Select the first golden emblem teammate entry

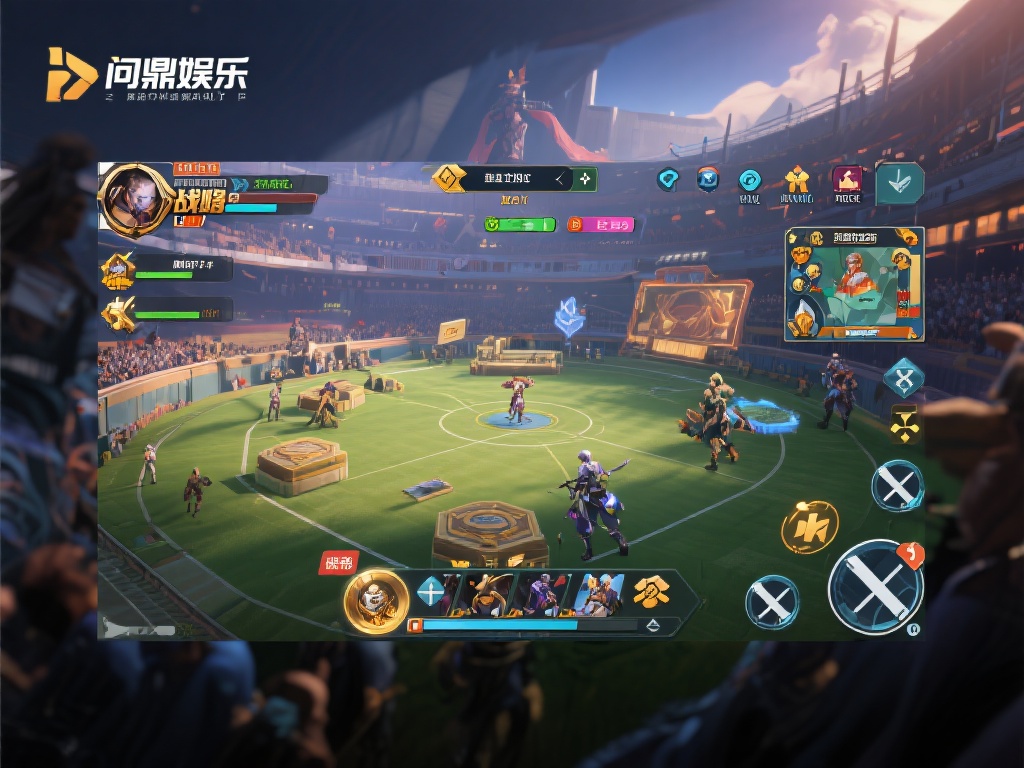point(120,269)
